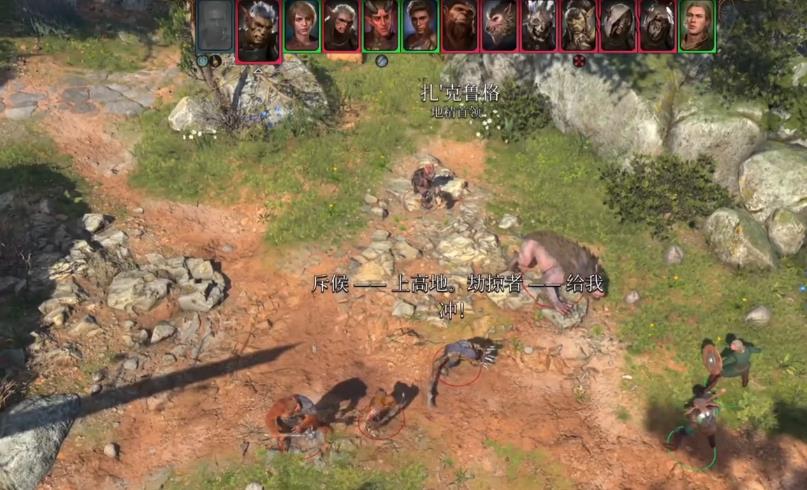This screenshot has width=807, height=490.
Task: Choose the bugbear enemy turn portrait
Action: tap(459, 26)
